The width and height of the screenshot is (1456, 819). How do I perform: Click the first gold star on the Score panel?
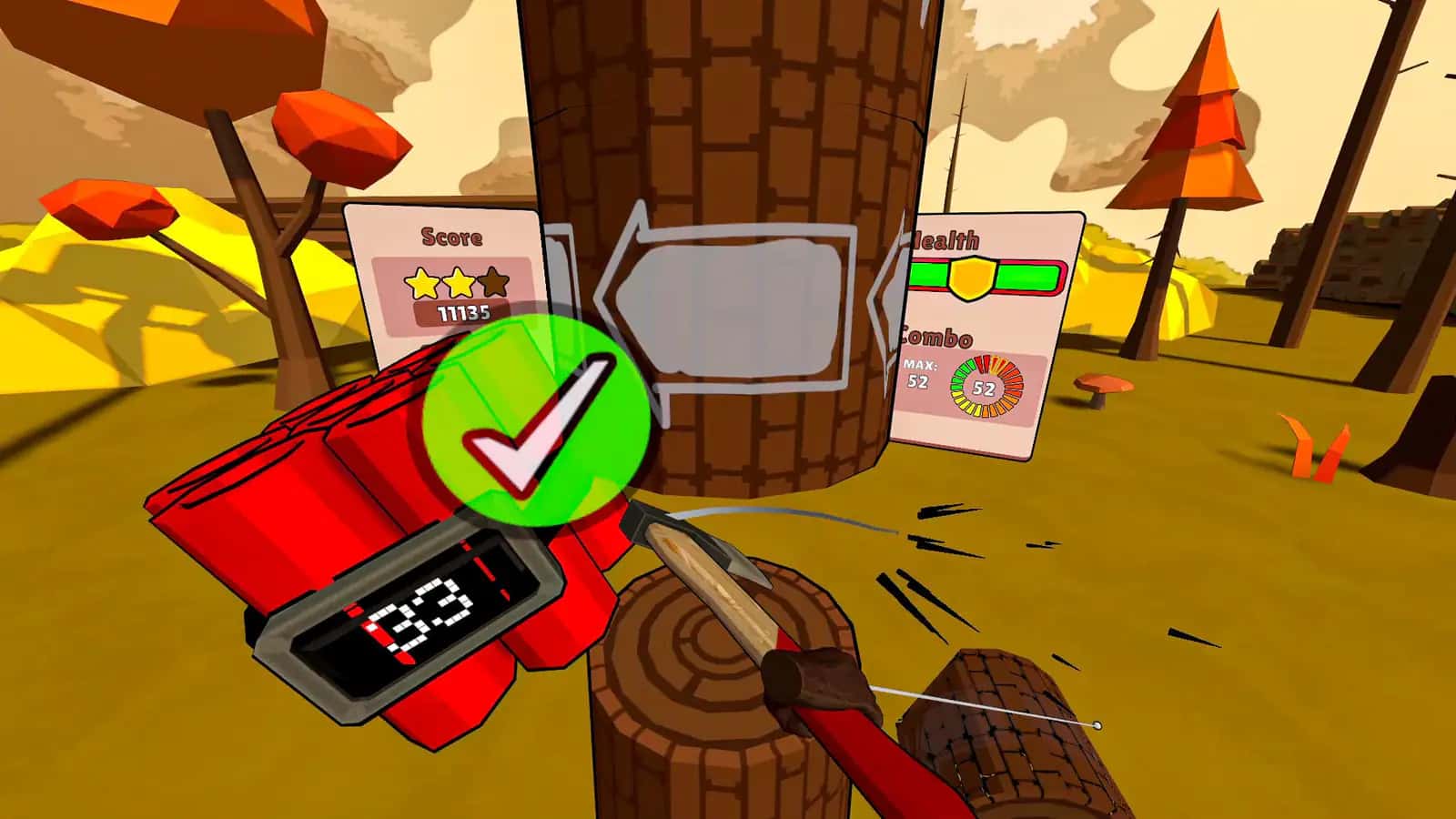[420, 282]
